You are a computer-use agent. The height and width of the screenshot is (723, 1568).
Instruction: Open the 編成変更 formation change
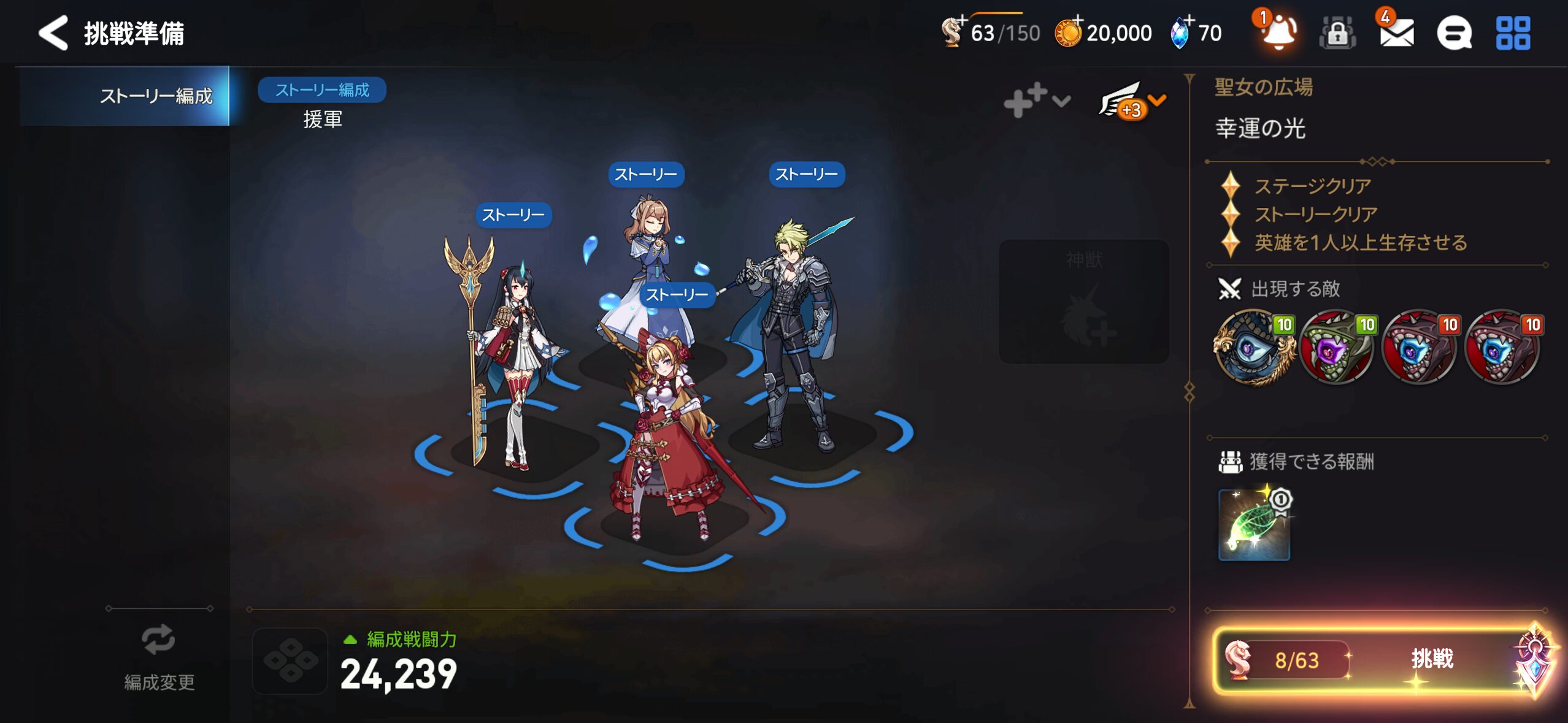[159, 657]
